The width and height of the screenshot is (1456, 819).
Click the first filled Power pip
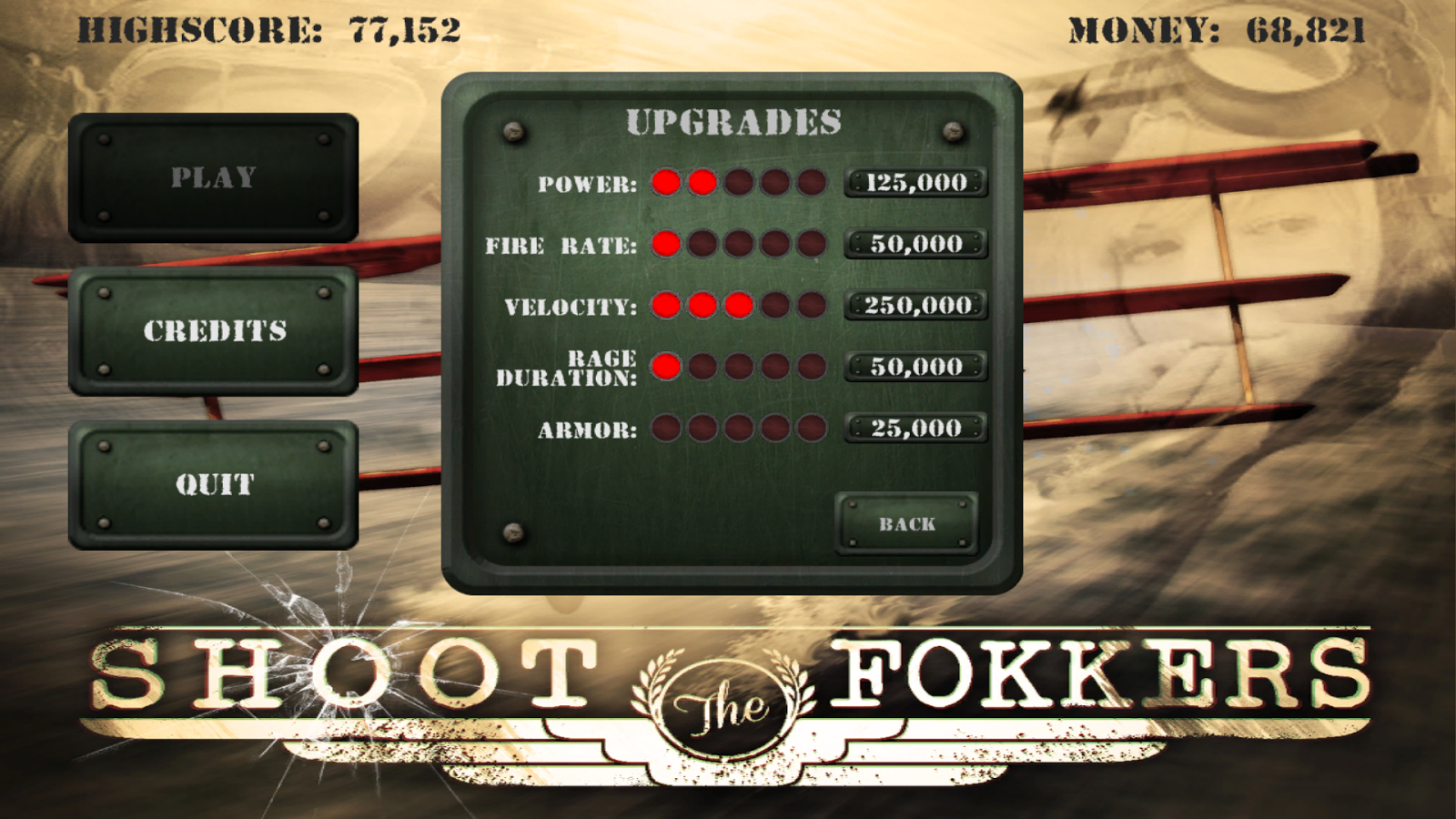(x=665, y=183)
